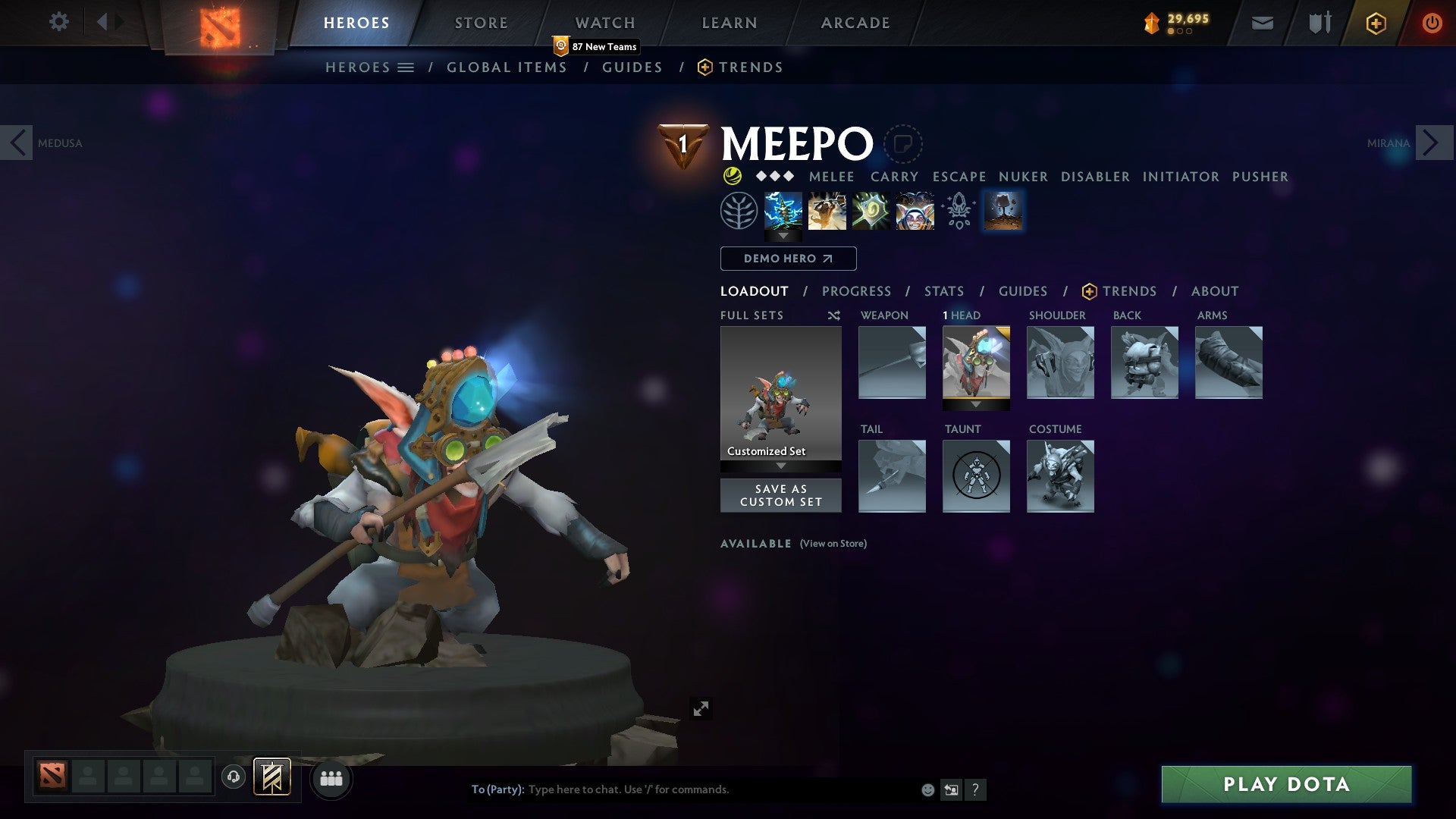
Task: Open the WATCH section
Action: [x=605, y=22]
